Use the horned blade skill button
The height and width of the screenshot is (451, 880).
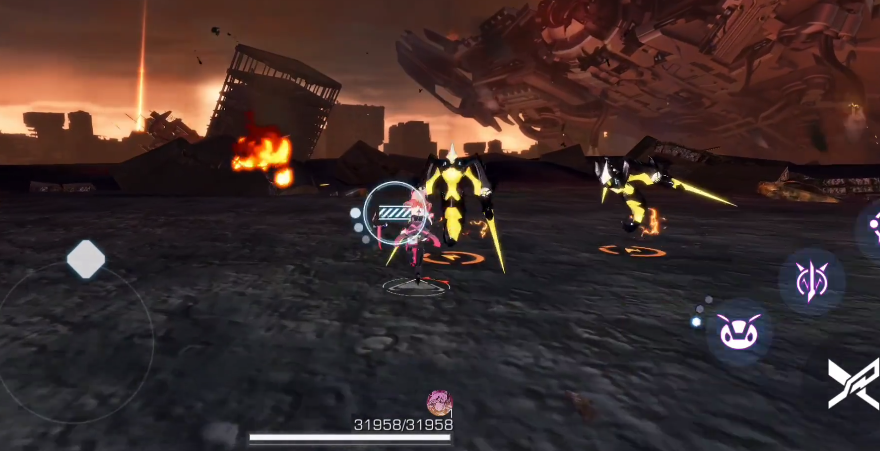click(x=811, y=281)
